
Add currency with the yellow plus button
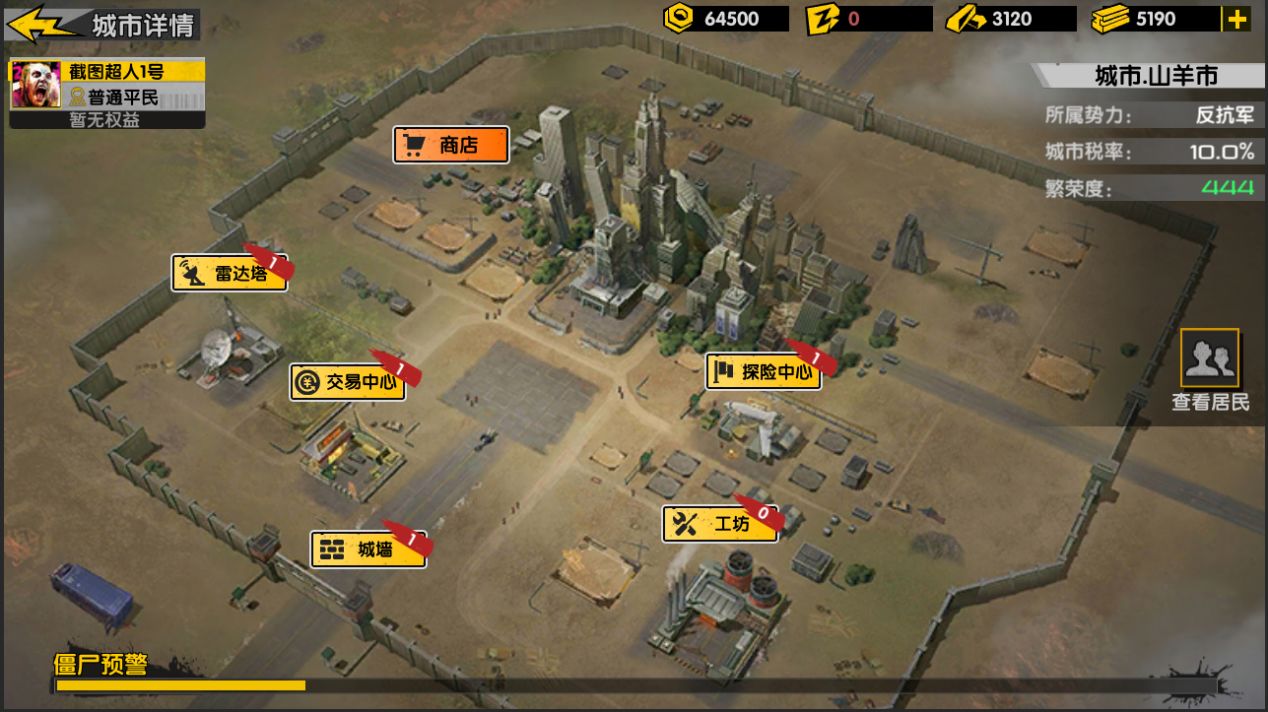point(1236,19)
